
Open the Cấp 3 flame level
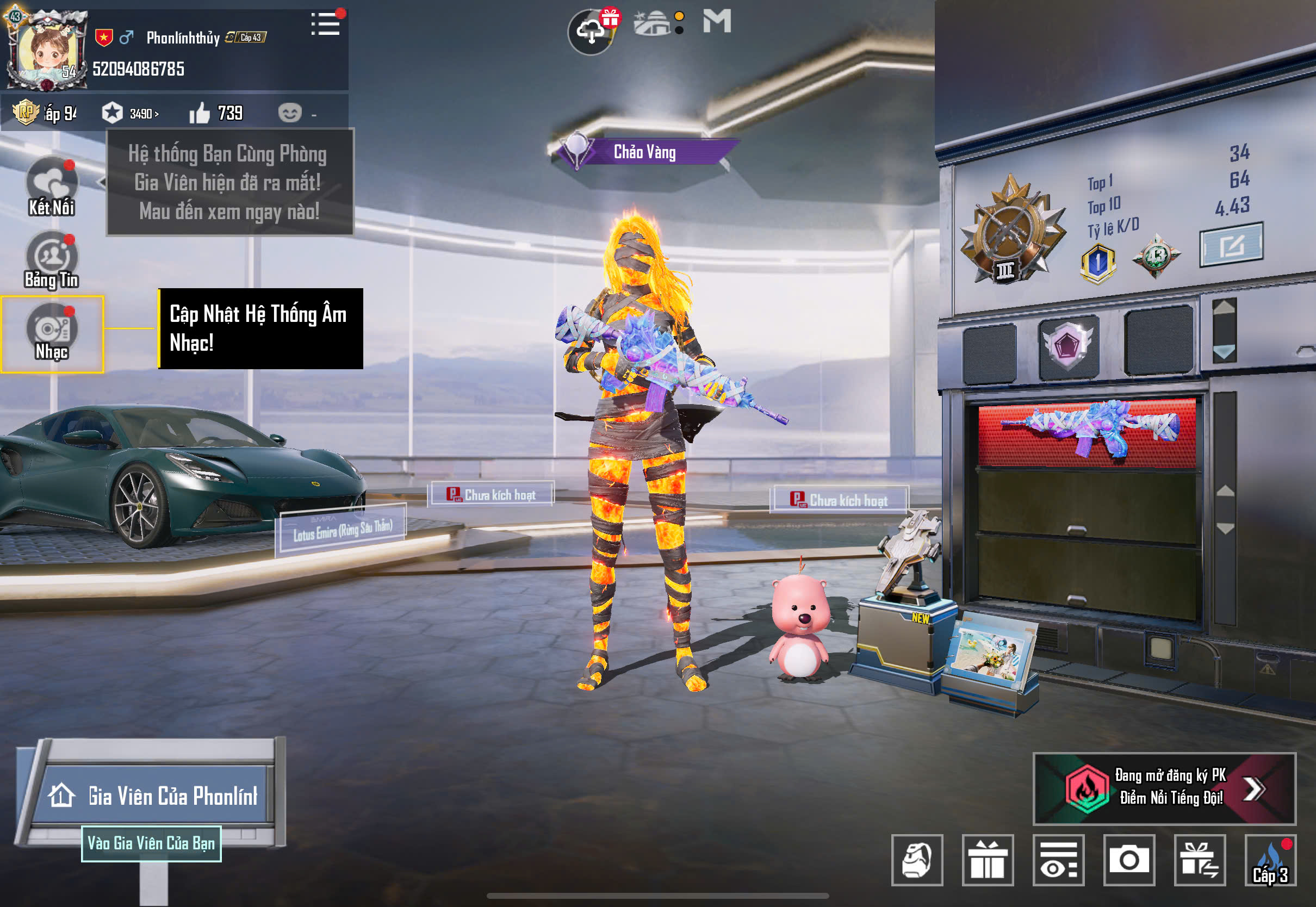pos(1270,859)
